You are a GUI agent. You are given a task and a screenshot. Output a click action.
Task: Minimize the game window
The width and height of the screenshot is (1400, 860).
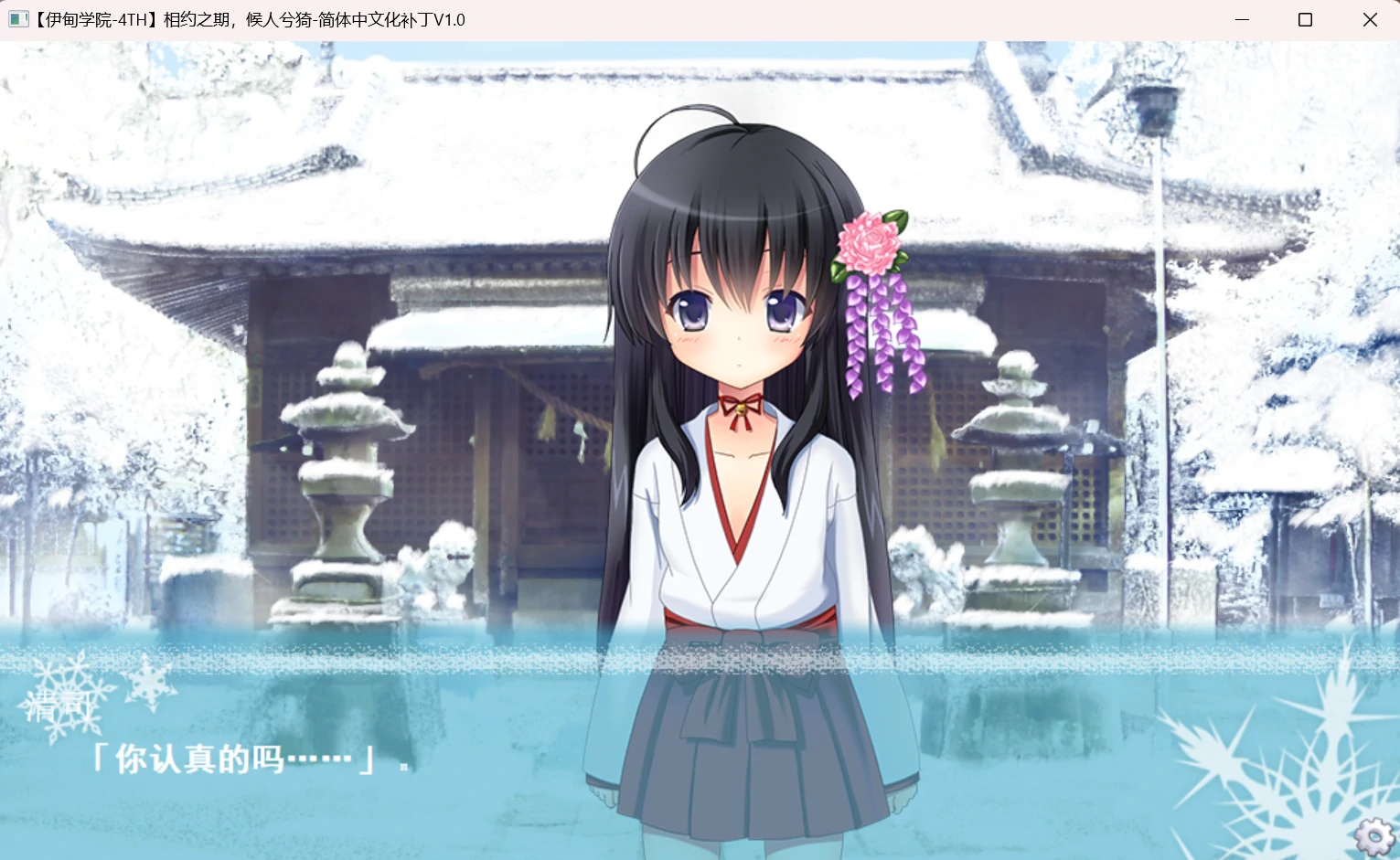click(1241, 19)
